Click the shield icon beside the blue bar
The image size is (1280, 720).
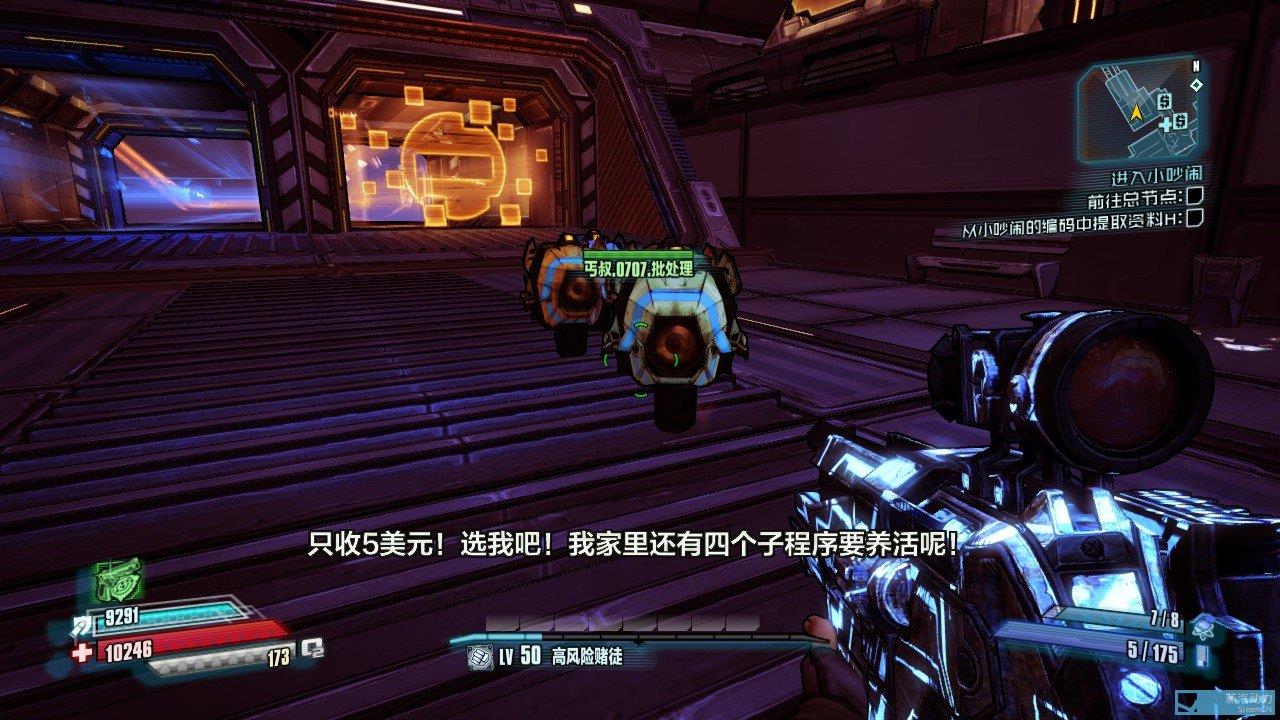coord(82,628)
